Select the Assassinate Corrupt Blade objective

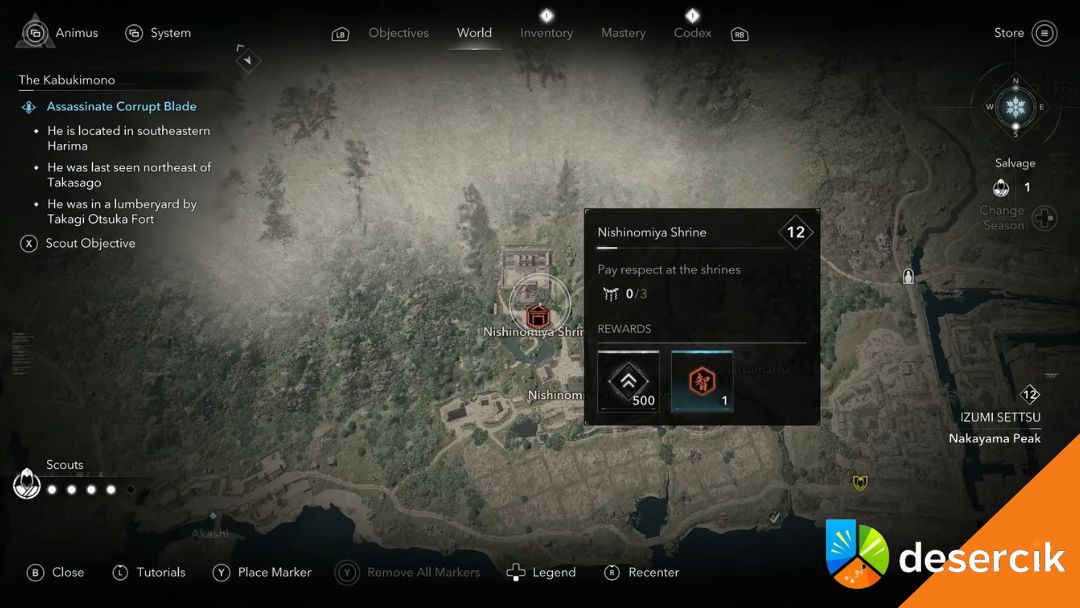click(121, 106)
